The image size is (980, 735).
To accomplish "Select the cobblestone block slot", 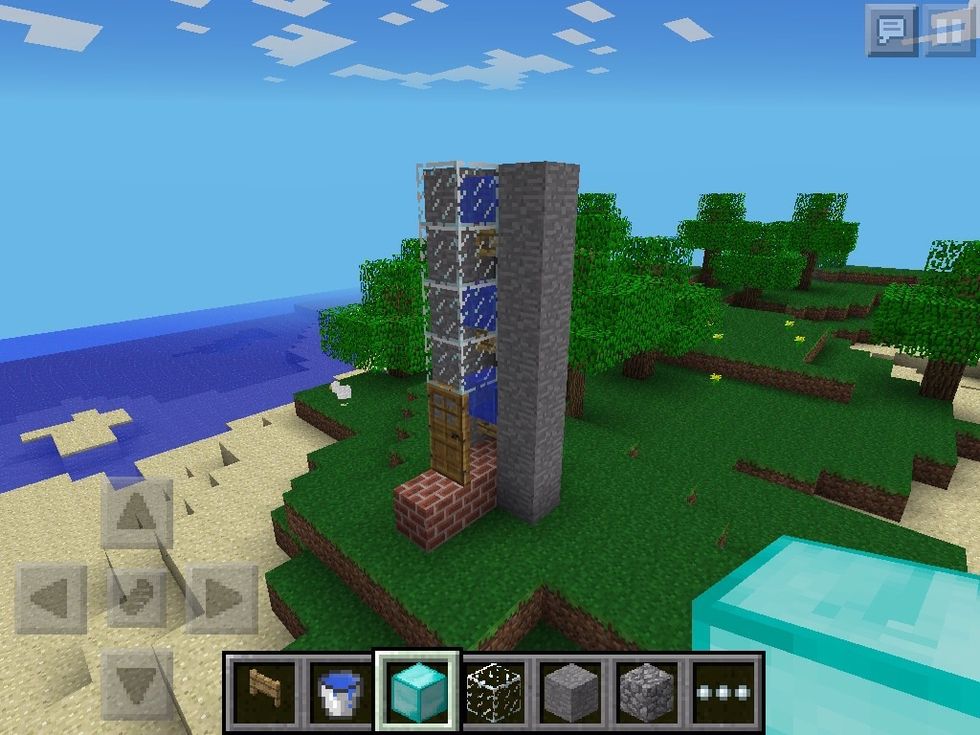I will point(648,691).
